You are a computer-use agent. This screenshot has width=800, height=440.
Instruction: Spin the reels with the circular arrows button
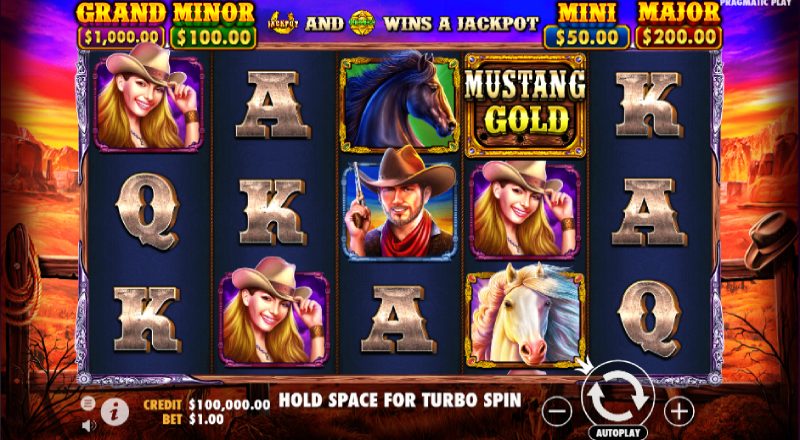point(618,398)
